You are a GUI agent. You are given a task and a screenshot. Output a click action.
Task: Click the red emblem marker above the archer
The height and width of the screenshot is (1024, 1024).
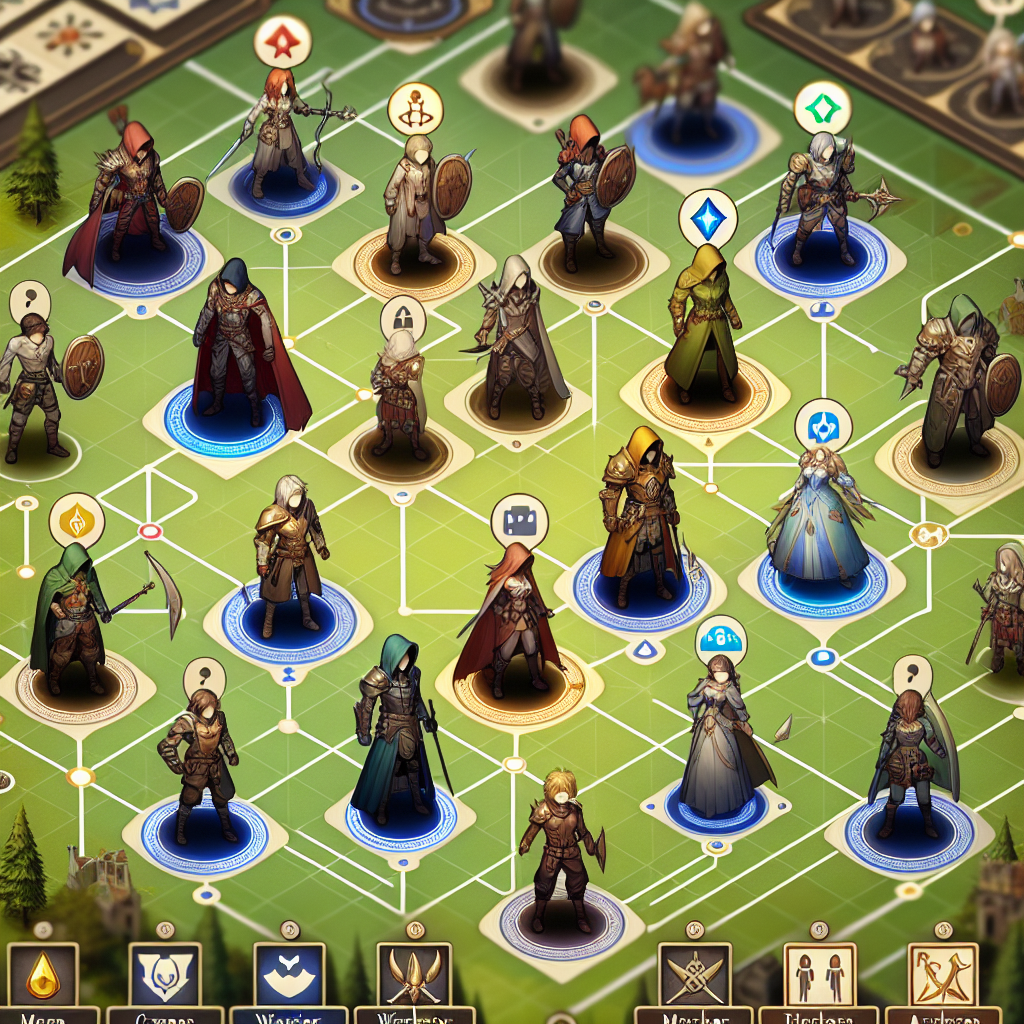[282, 41]
